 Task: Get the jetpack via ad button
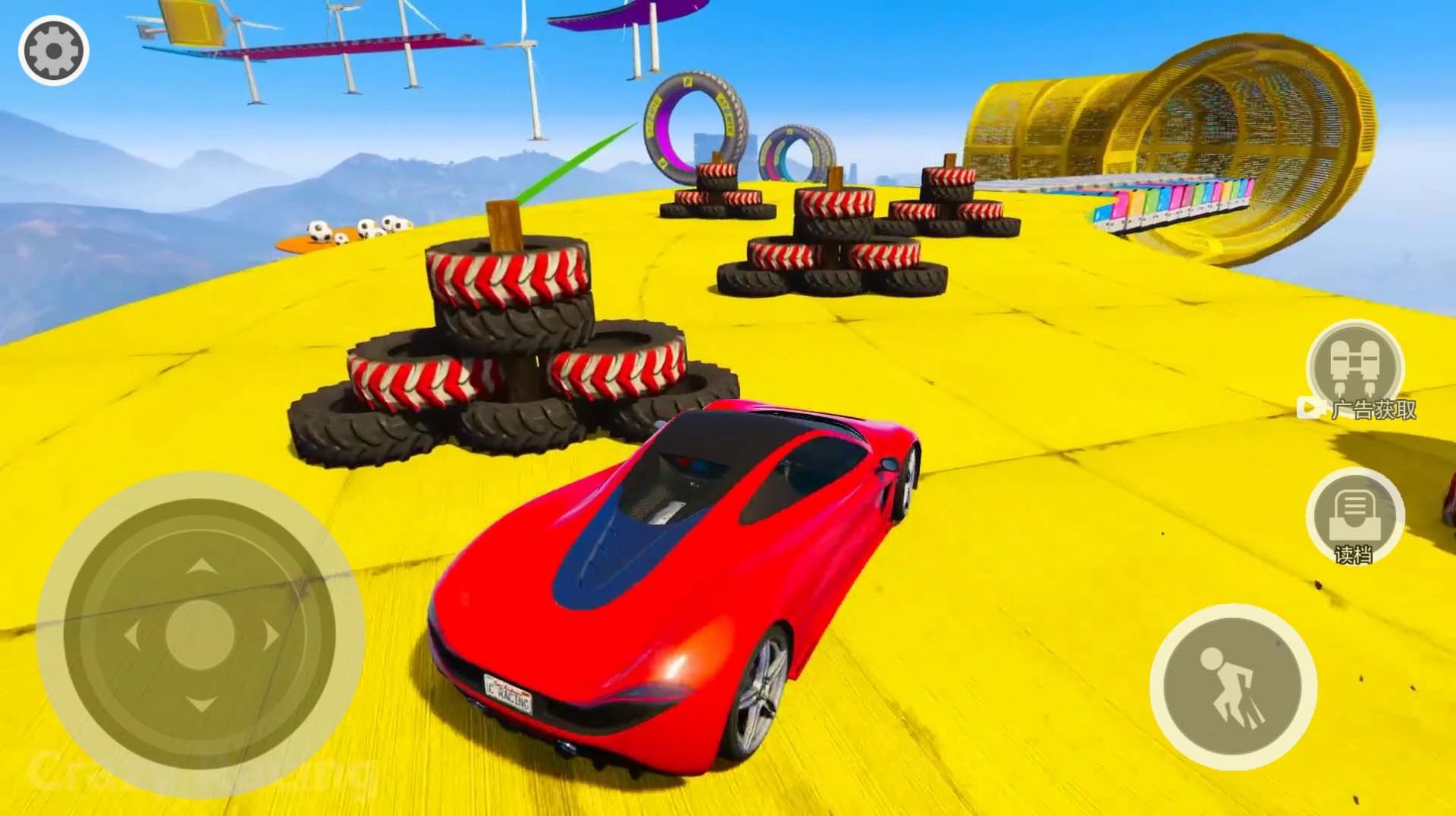(1355, 368)
